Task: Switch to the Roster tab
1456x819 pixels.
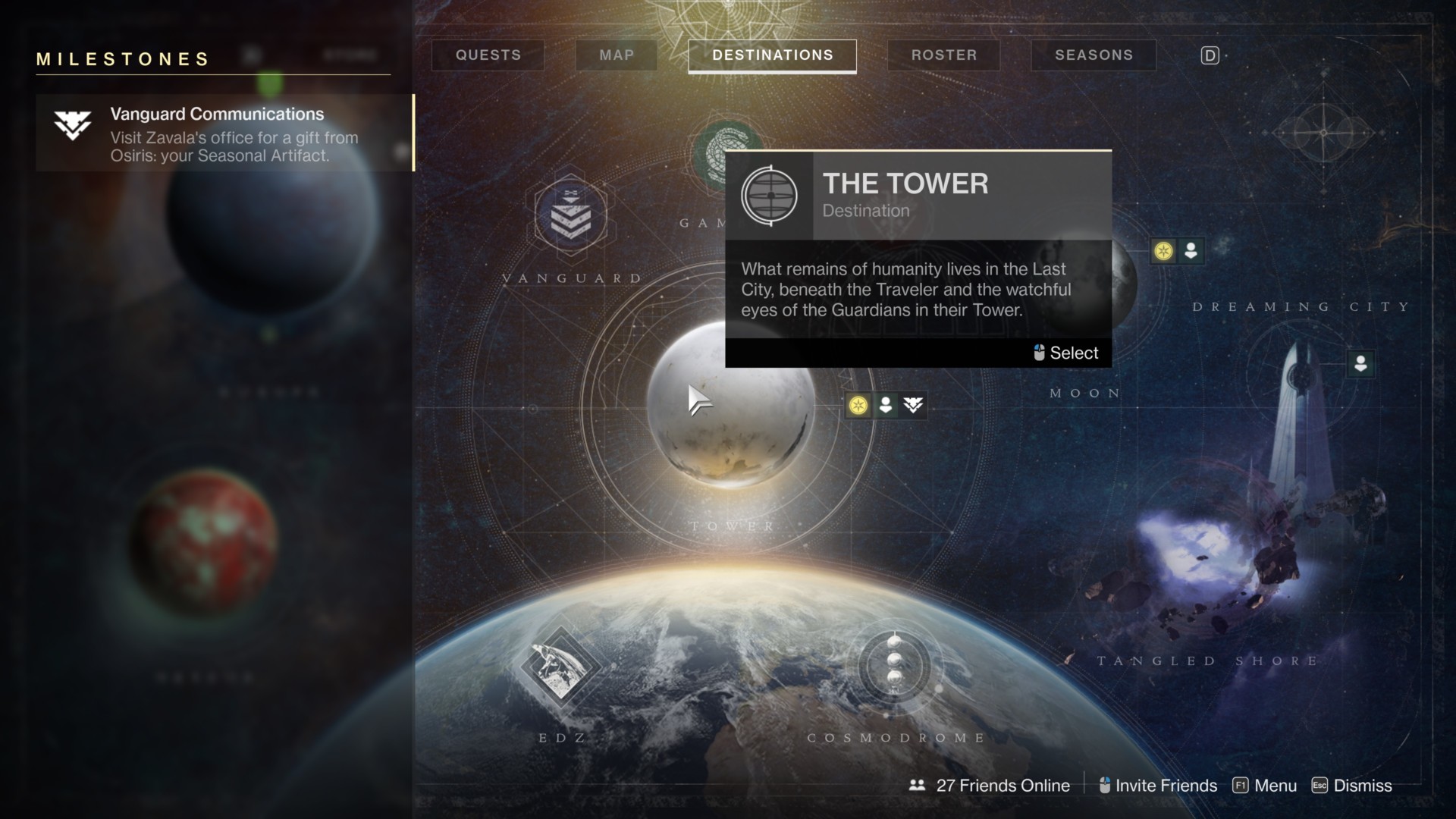Action: 944,55
